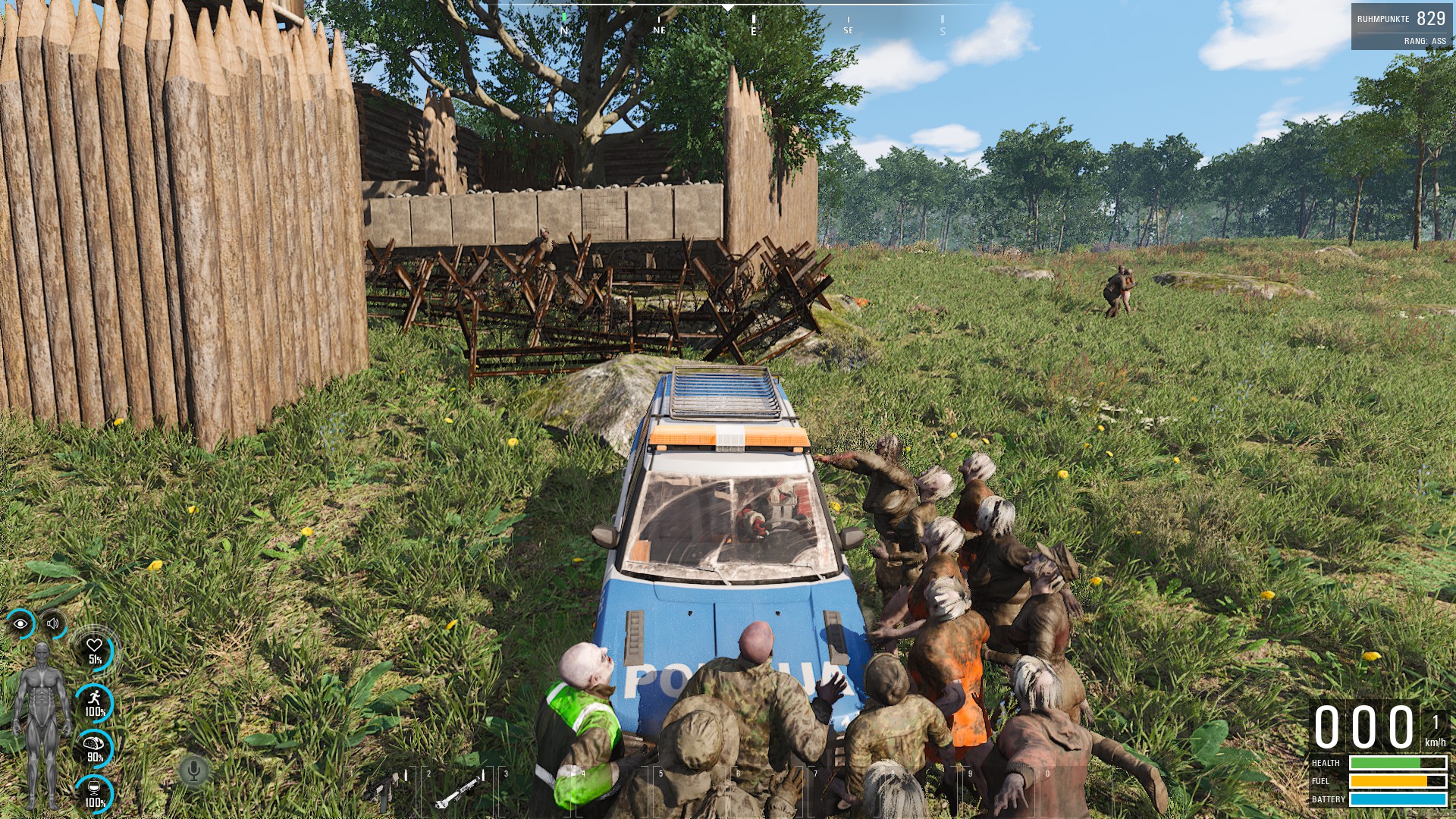Click the bread hunger status icon
Image resolution: width=1456 pixels, height=819 pixels.
click(95, 748)
